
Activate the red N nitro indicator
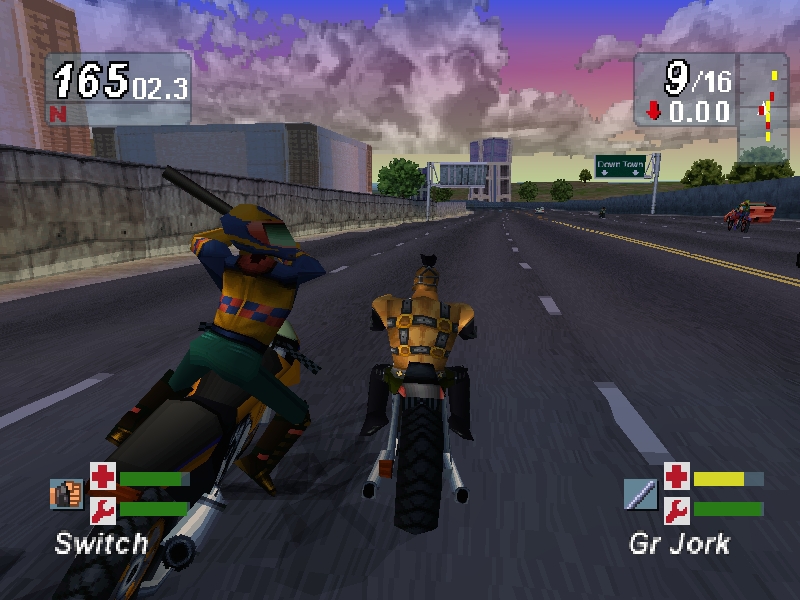click(56, 112)
